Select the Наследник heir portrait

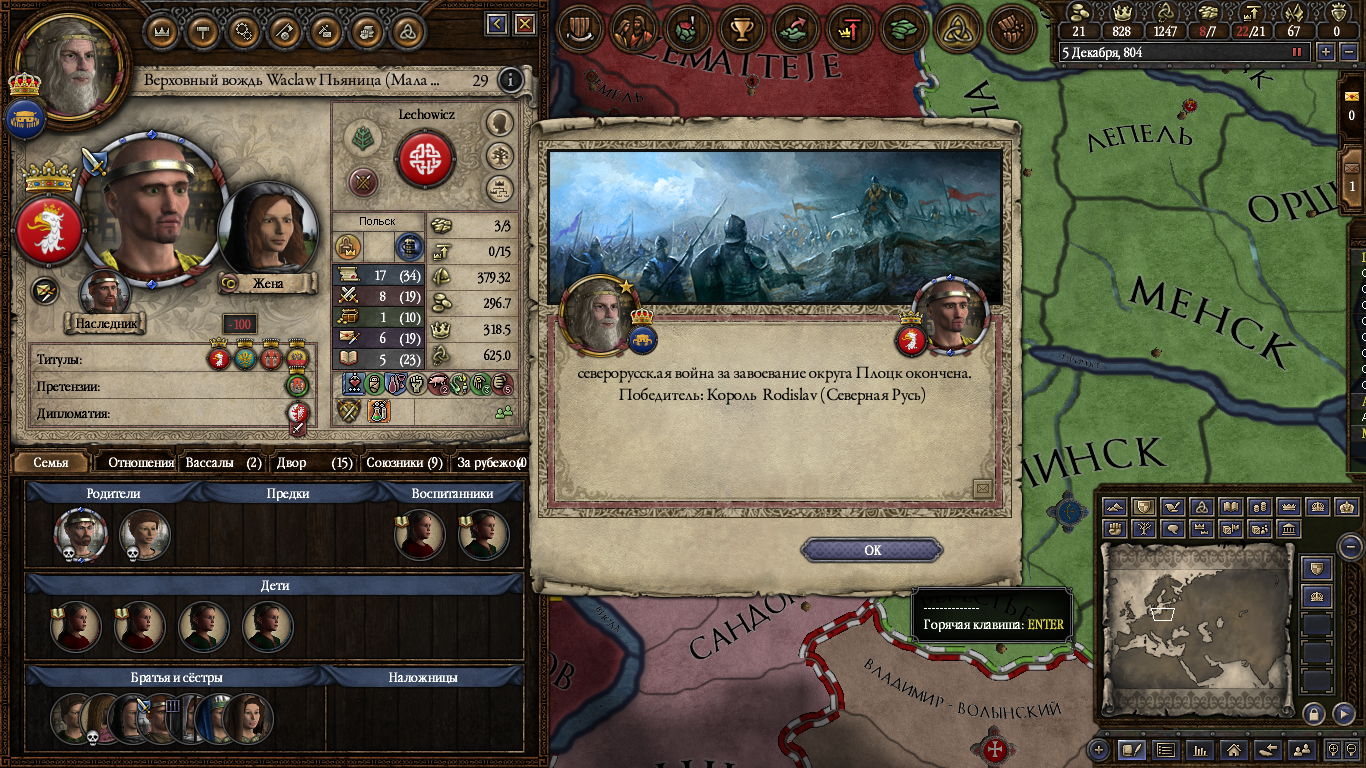[x=104, y=293]
